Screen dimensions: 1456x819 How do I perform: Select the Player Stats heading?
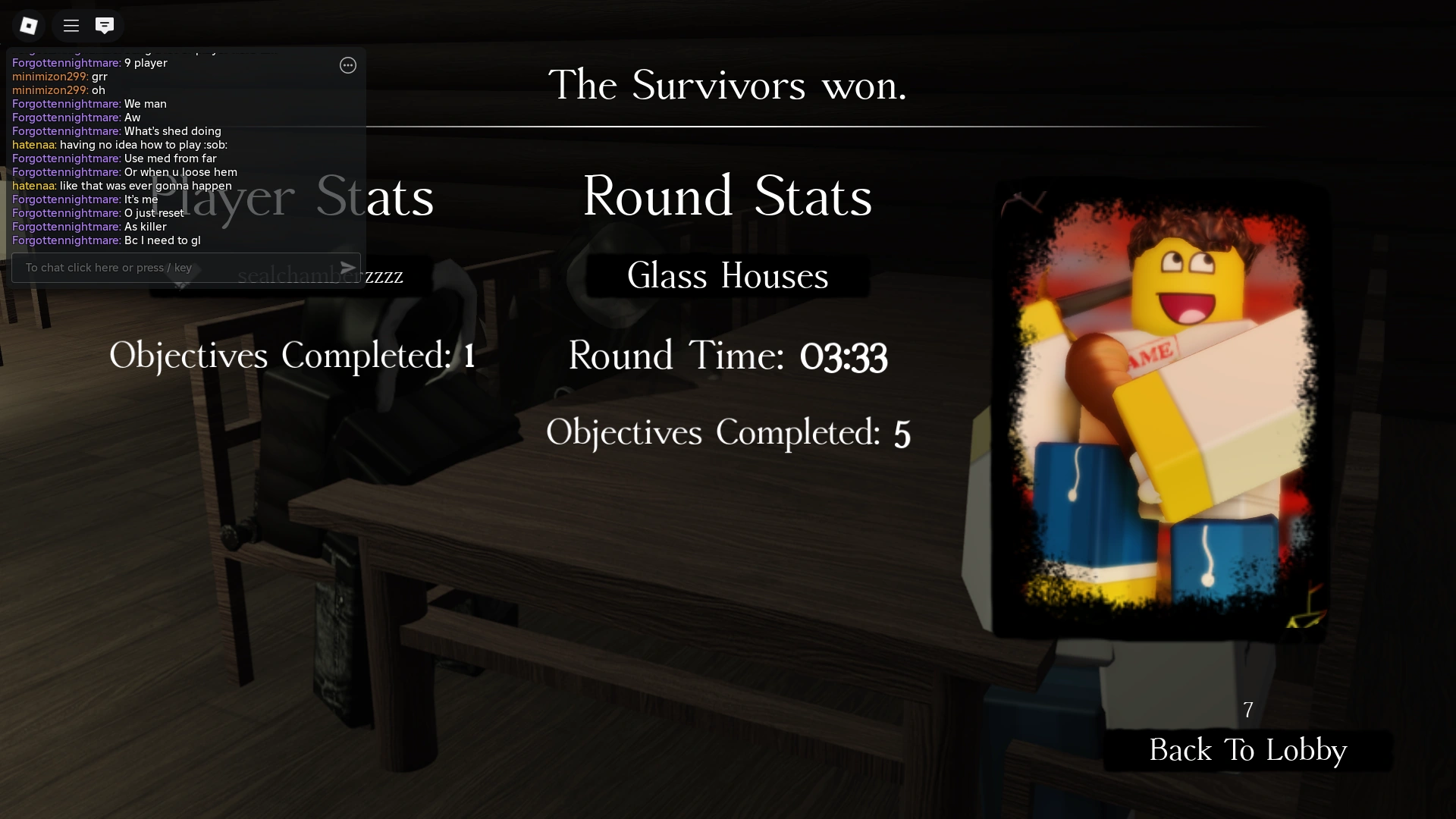coord(292,199)
